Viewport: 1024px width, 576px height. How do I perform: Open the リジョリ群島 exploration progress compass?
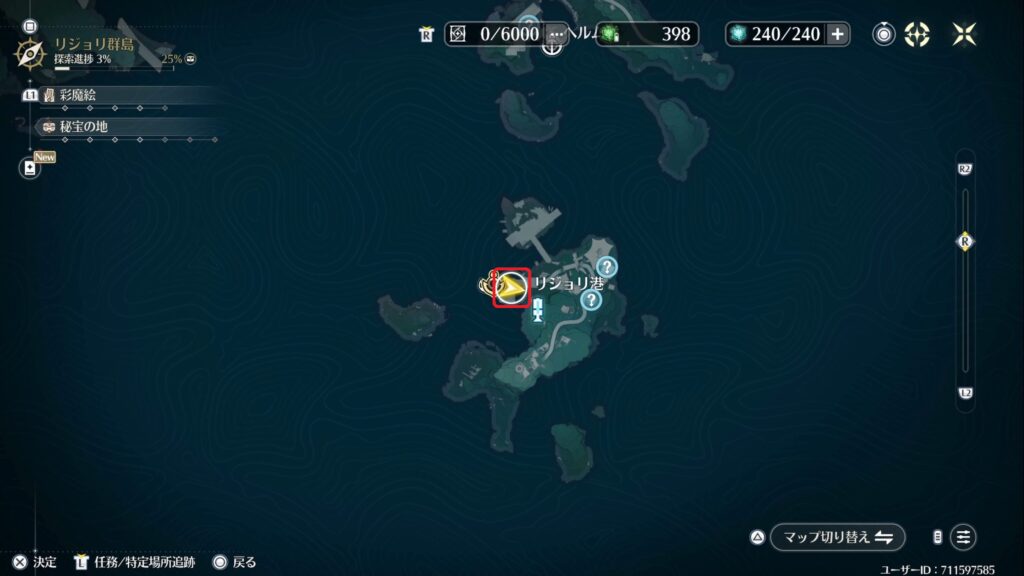pos(31,52)
